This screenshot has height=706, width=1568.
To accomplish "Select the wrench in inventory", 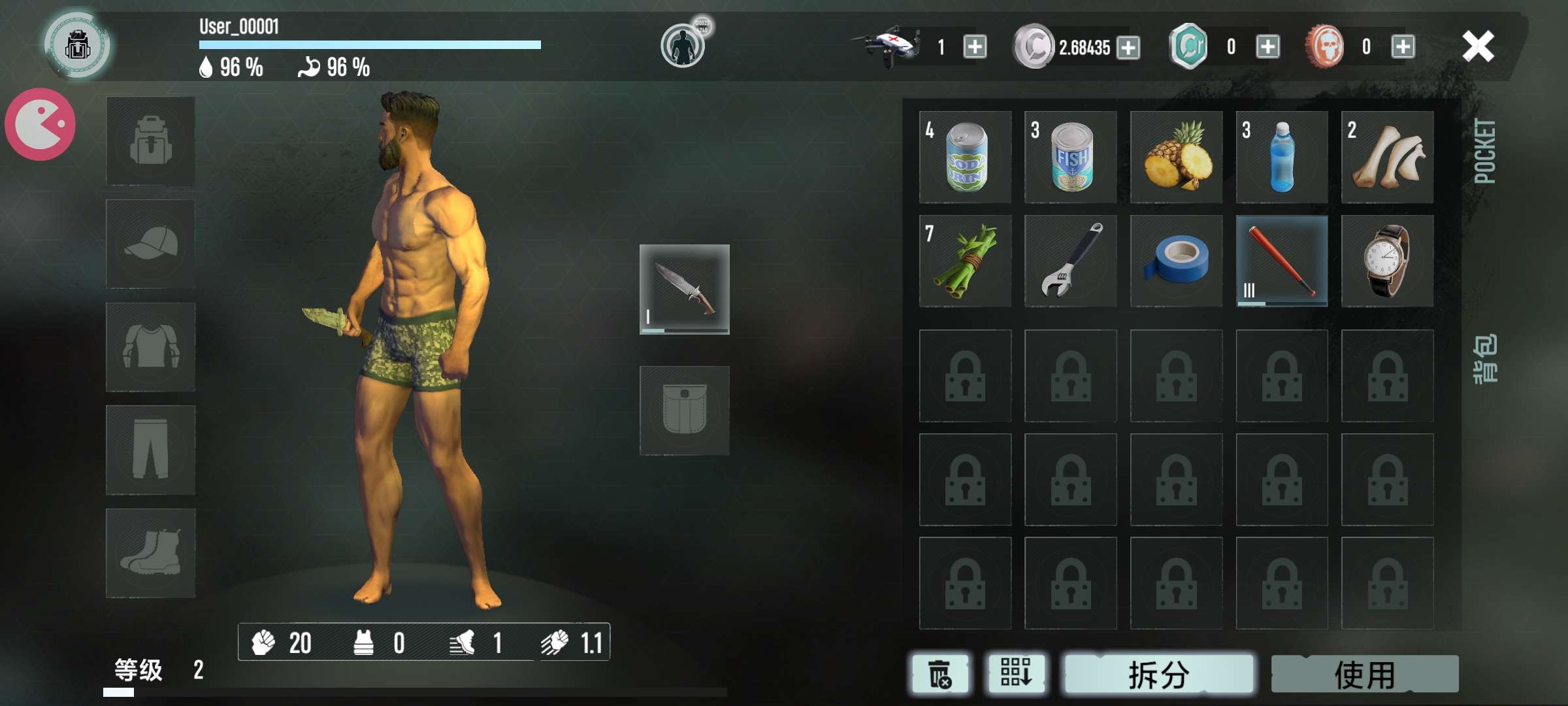I will (x=1070, y=261).
